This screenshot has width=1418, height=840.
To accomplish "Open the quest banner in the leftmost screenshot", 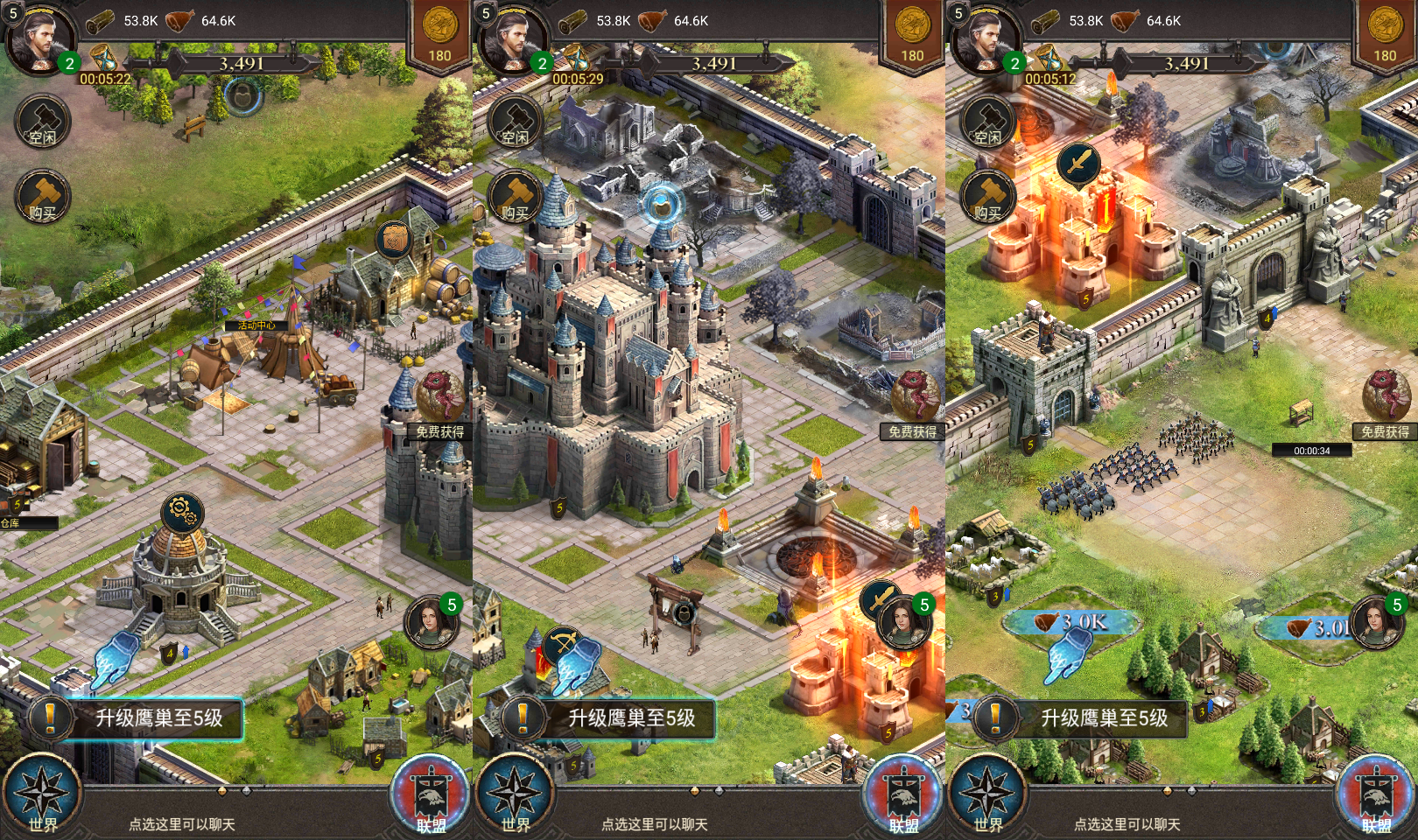I will 140,718.
